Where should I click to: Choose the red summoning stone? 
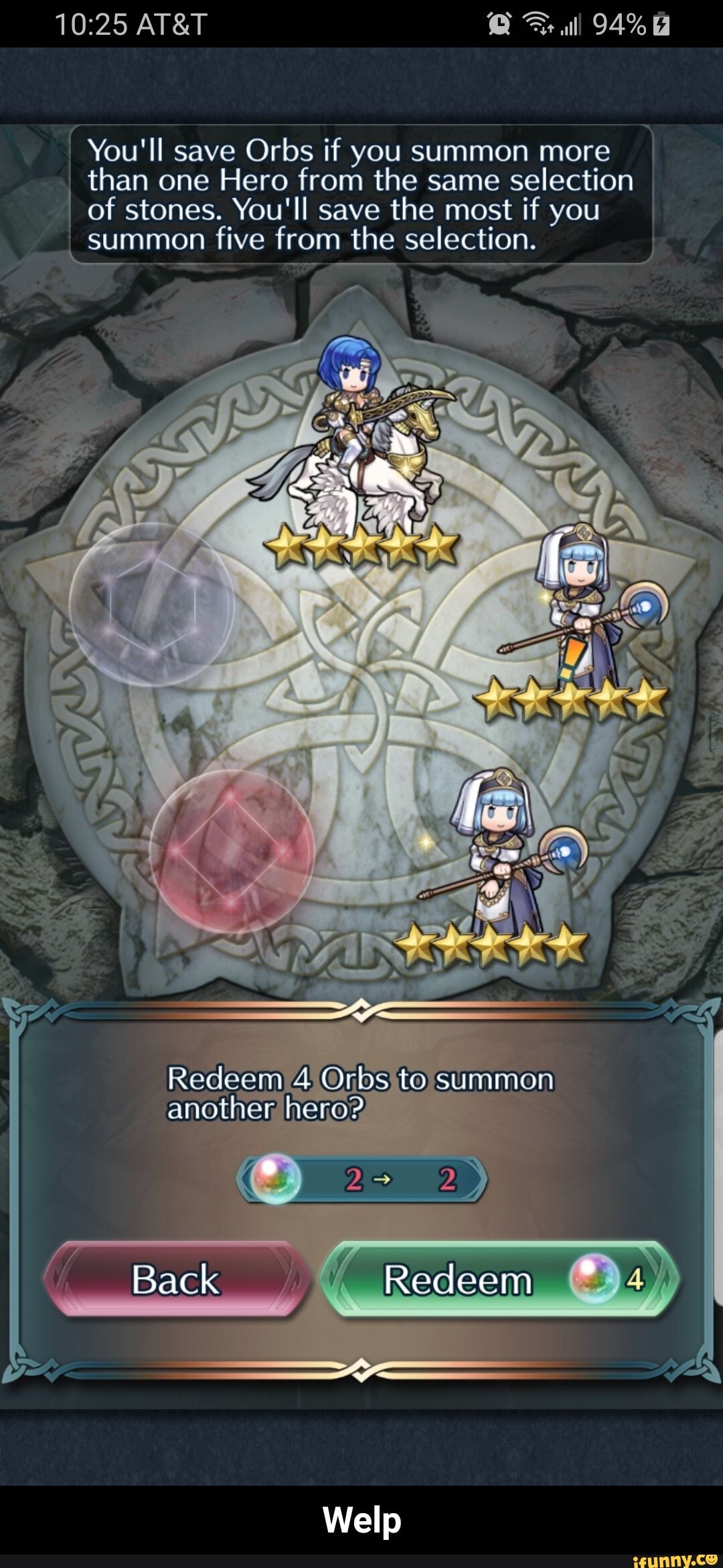pos(232,851)
